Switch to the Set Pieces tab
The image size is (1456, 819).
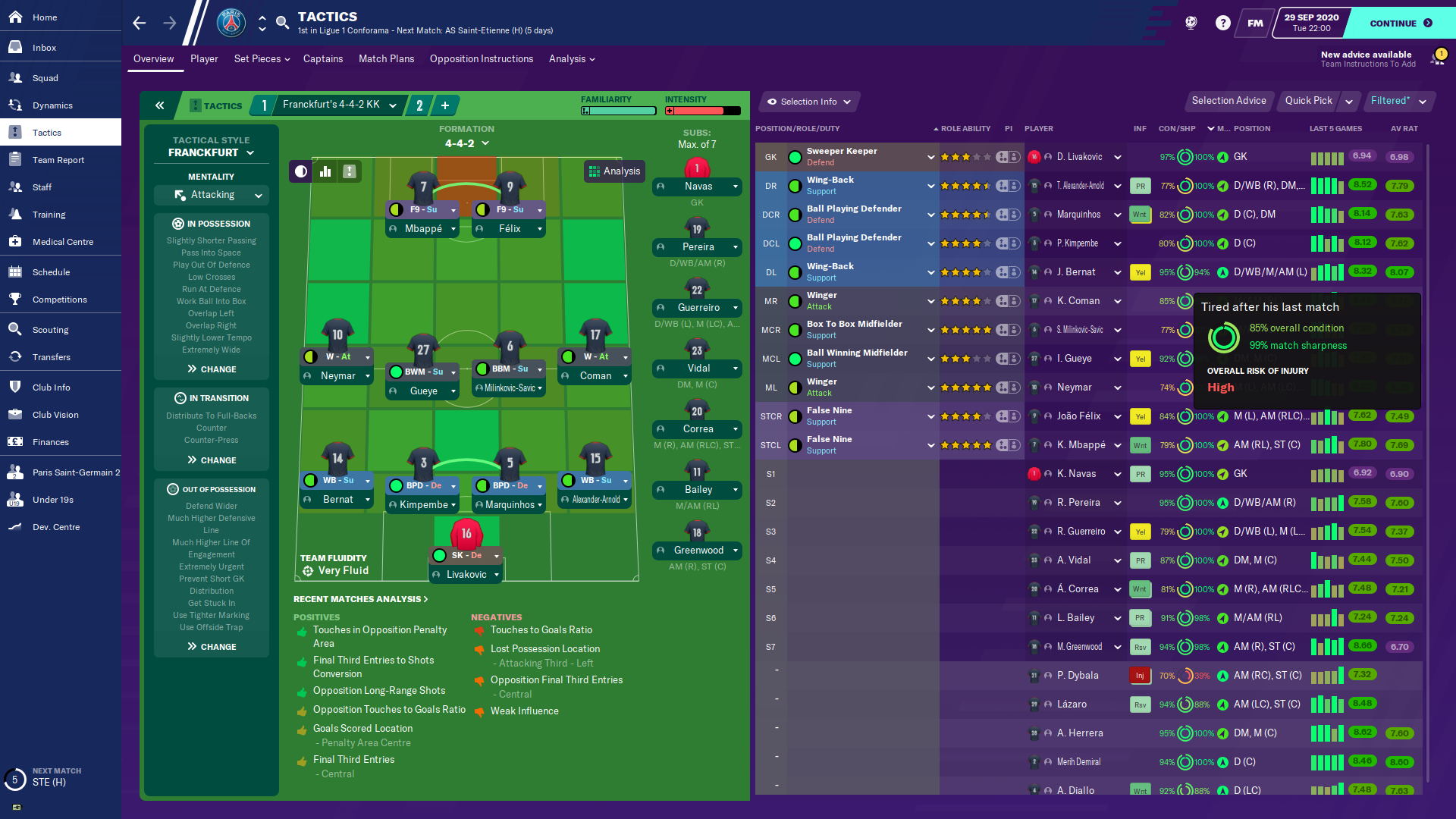tap(262, 59)
